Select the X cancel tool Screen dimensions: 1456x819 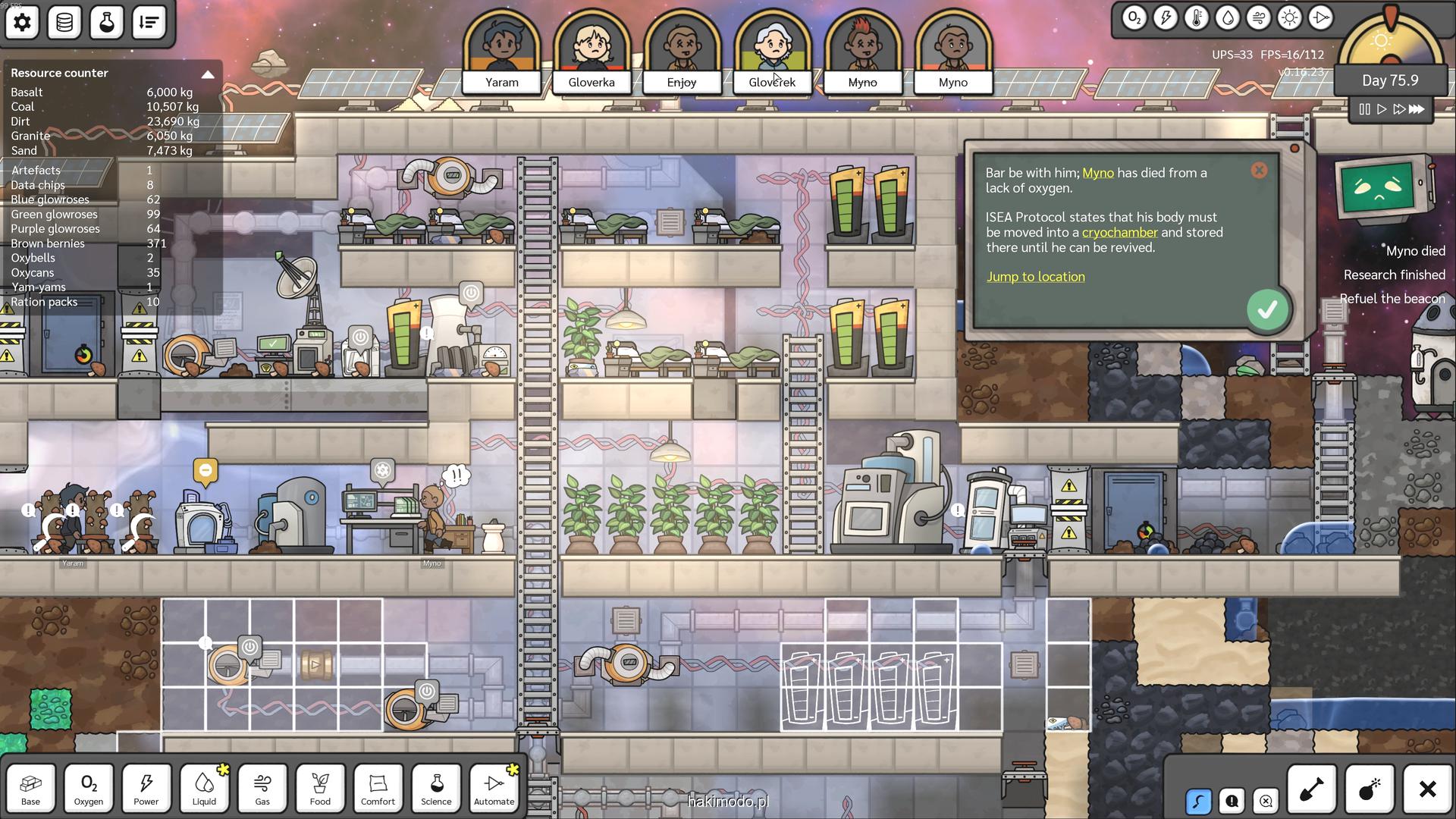pyautogui.click(x=1427, y=789)
